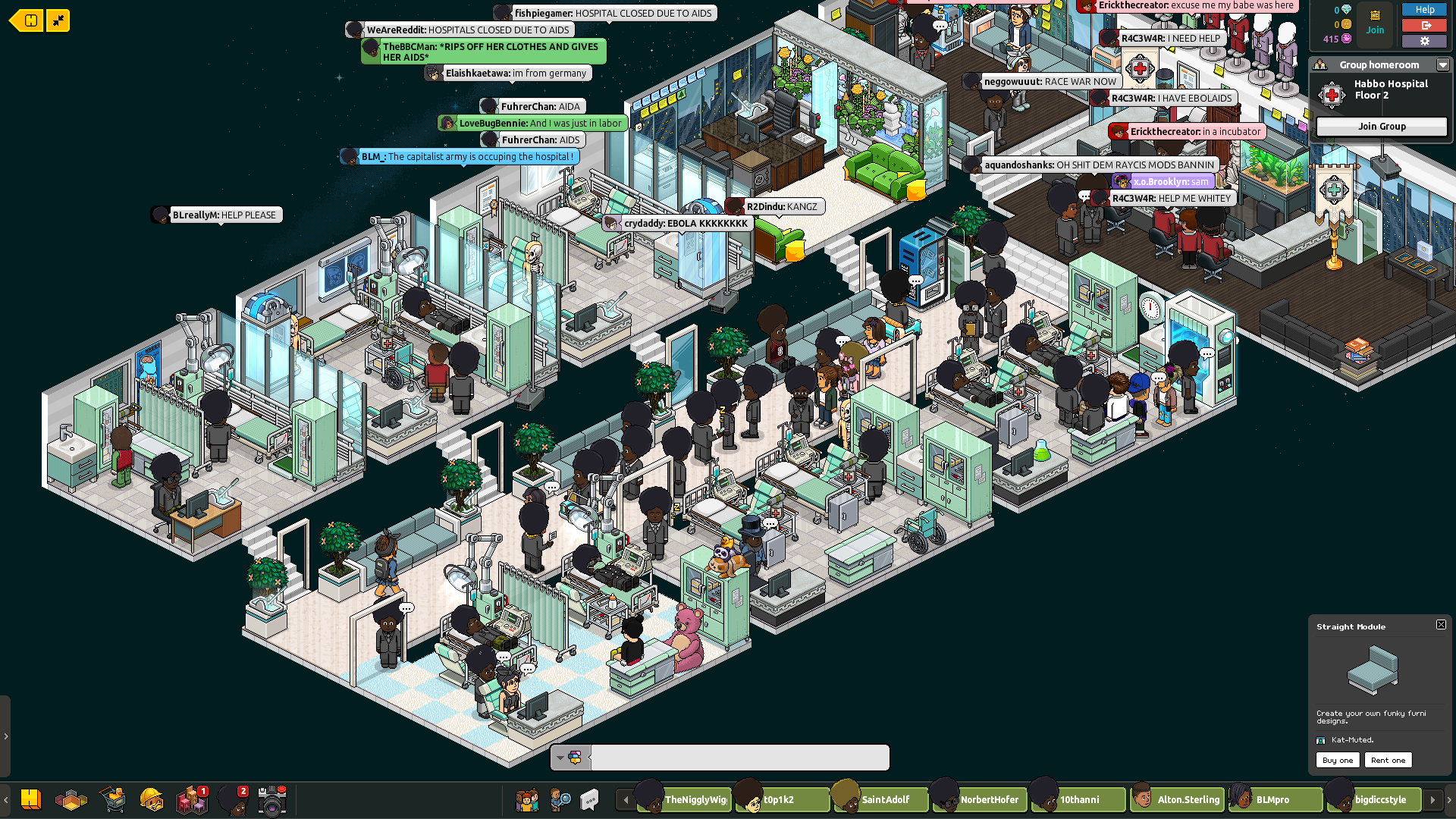The image size is (1456, 819).
Task: Join the Habbo Hospital group
Action: [1381, 127]
